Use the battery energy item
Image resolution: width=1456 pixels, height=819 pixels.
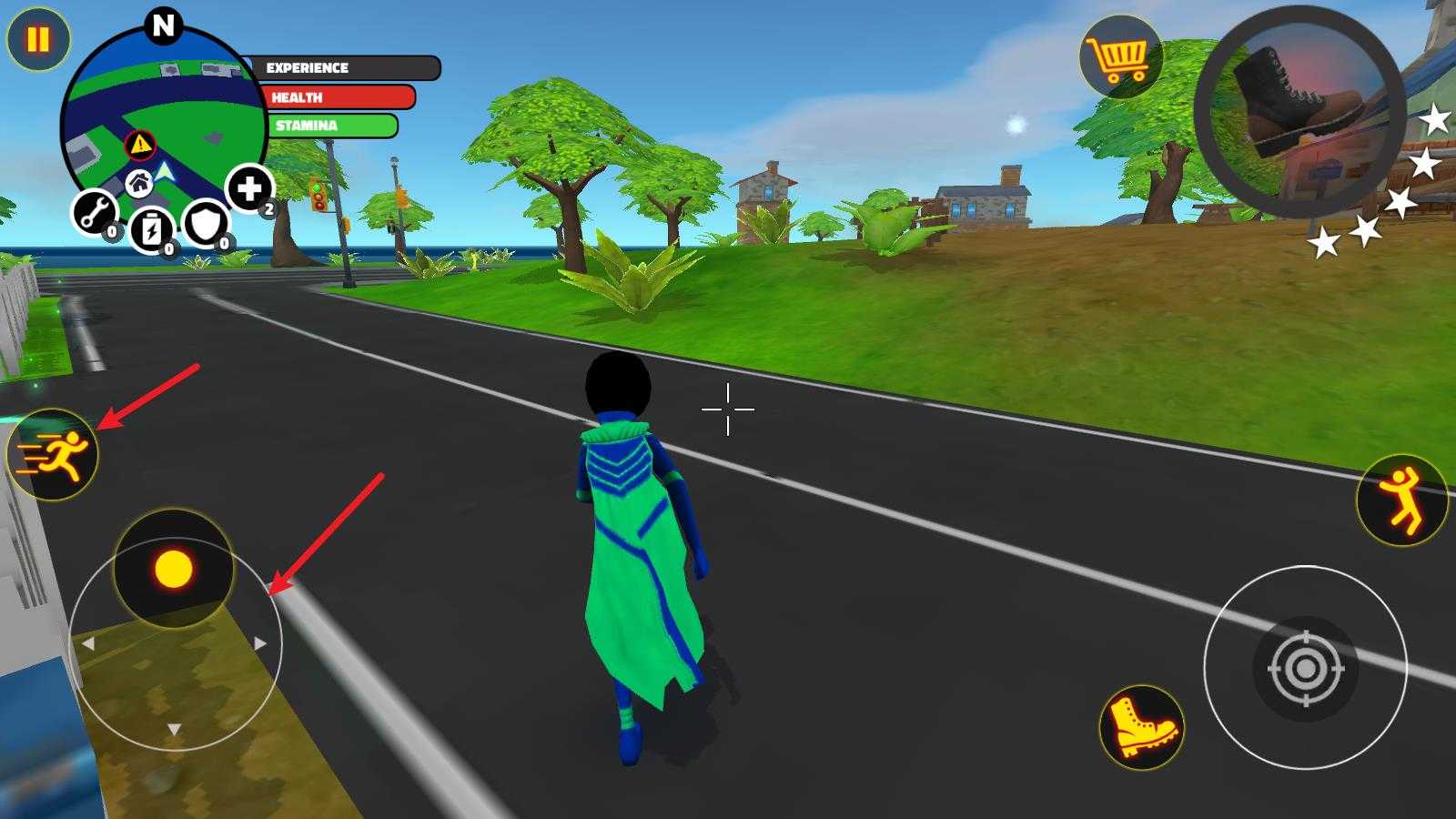tap(151, 229)
